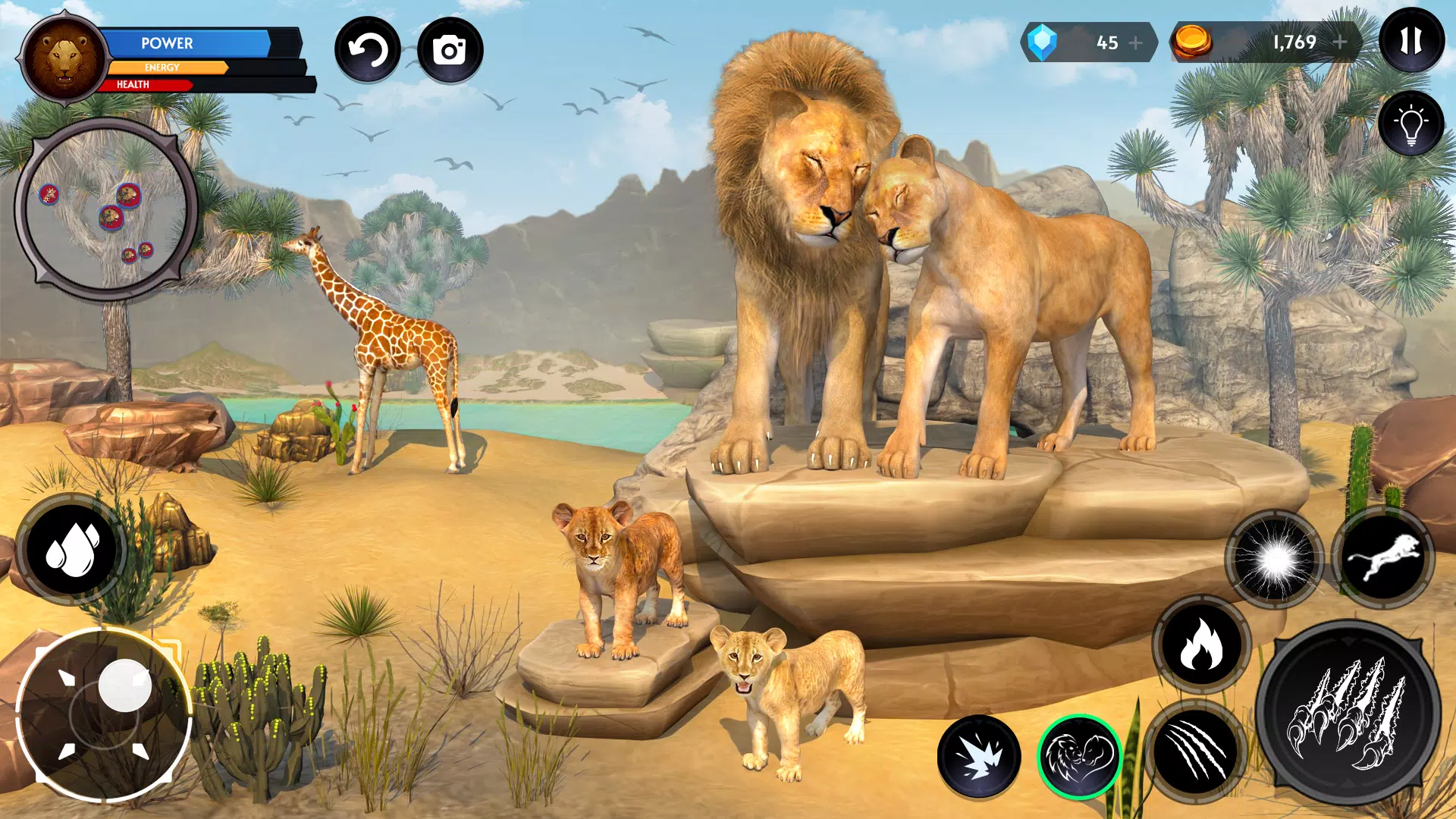
Task: Take a screenshot with the camera button
Action: [450, 51]
